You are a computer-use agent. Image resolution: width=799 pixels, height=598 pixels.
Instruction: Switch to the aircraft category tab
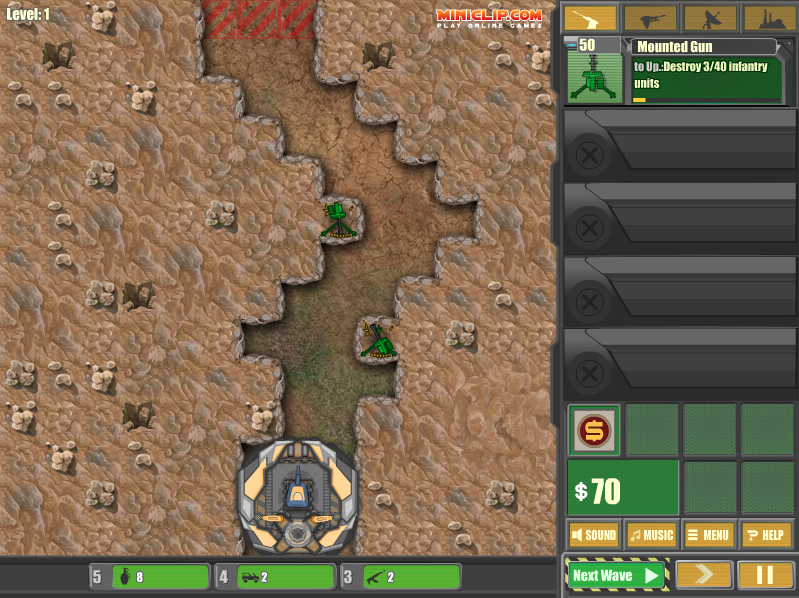650,19
